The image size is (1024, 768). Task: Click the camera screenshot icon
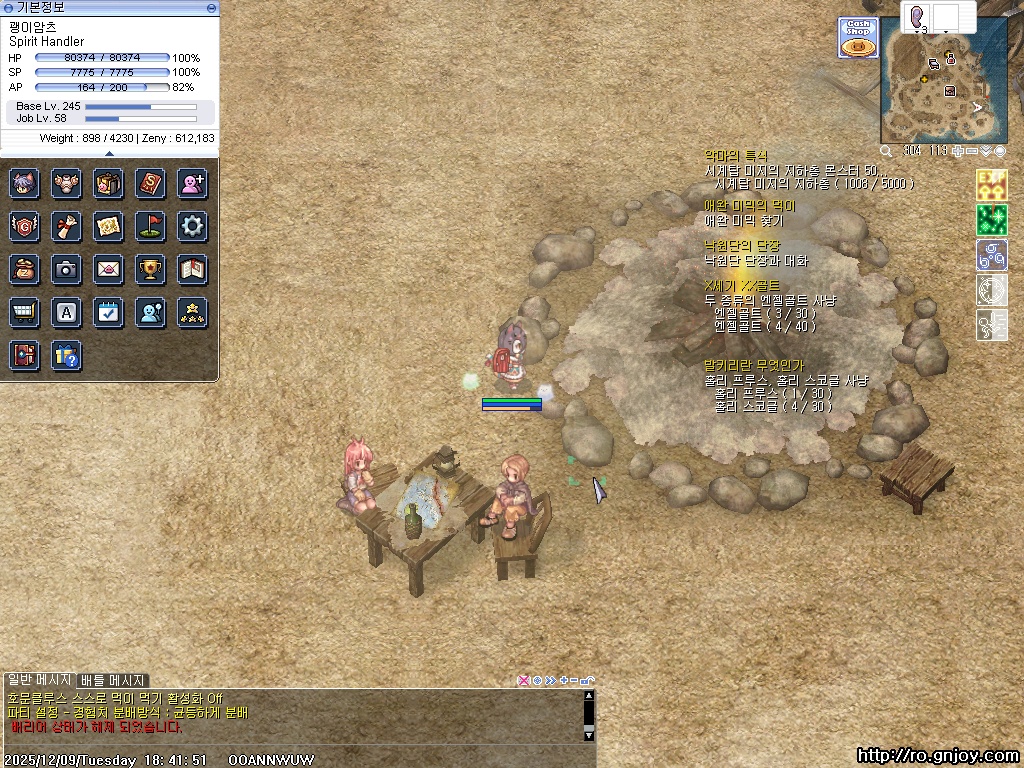pos(66,269)
